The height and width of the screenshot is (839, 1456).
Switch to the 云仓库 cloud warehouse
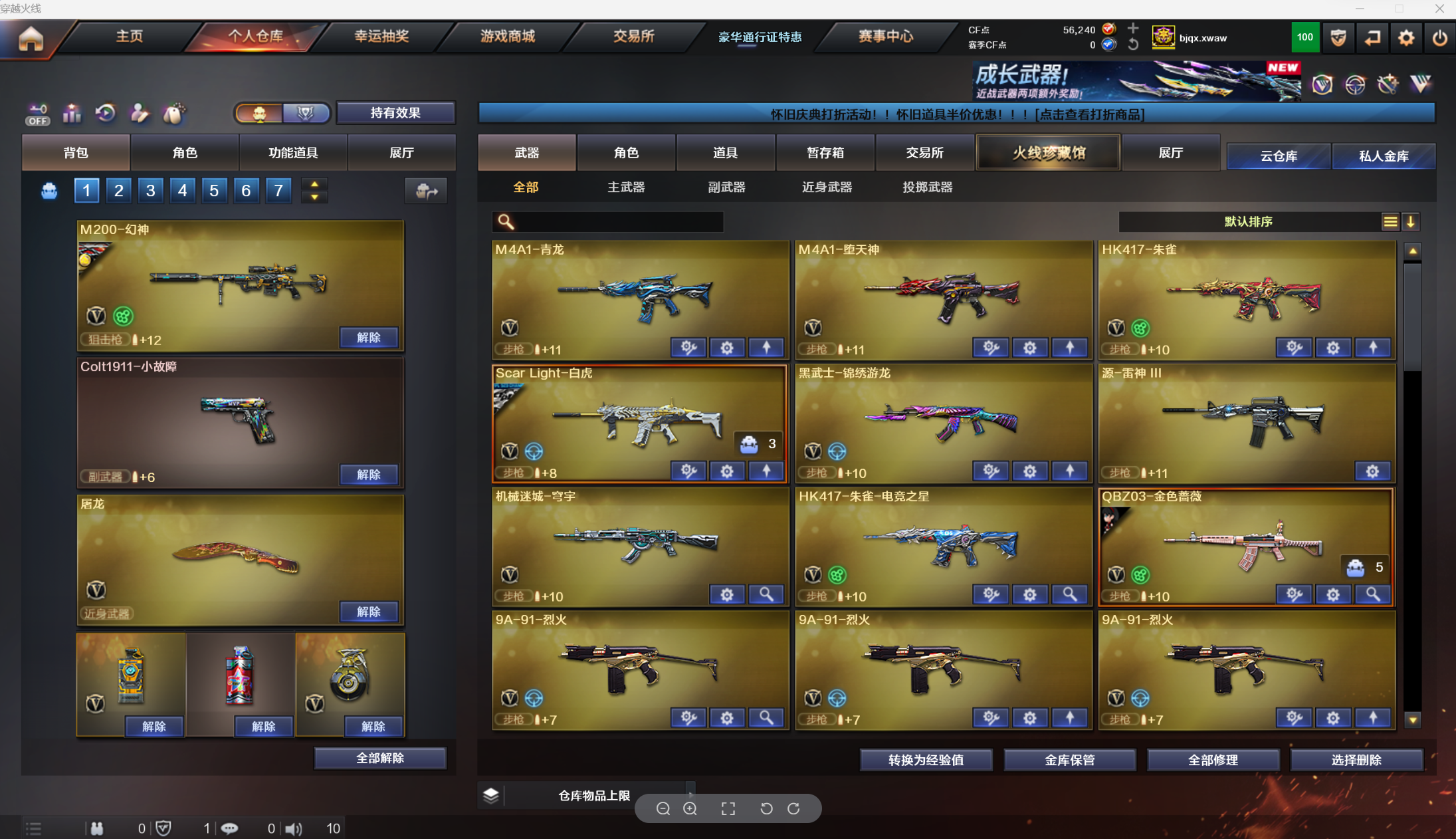click(x=1279, y=156)
